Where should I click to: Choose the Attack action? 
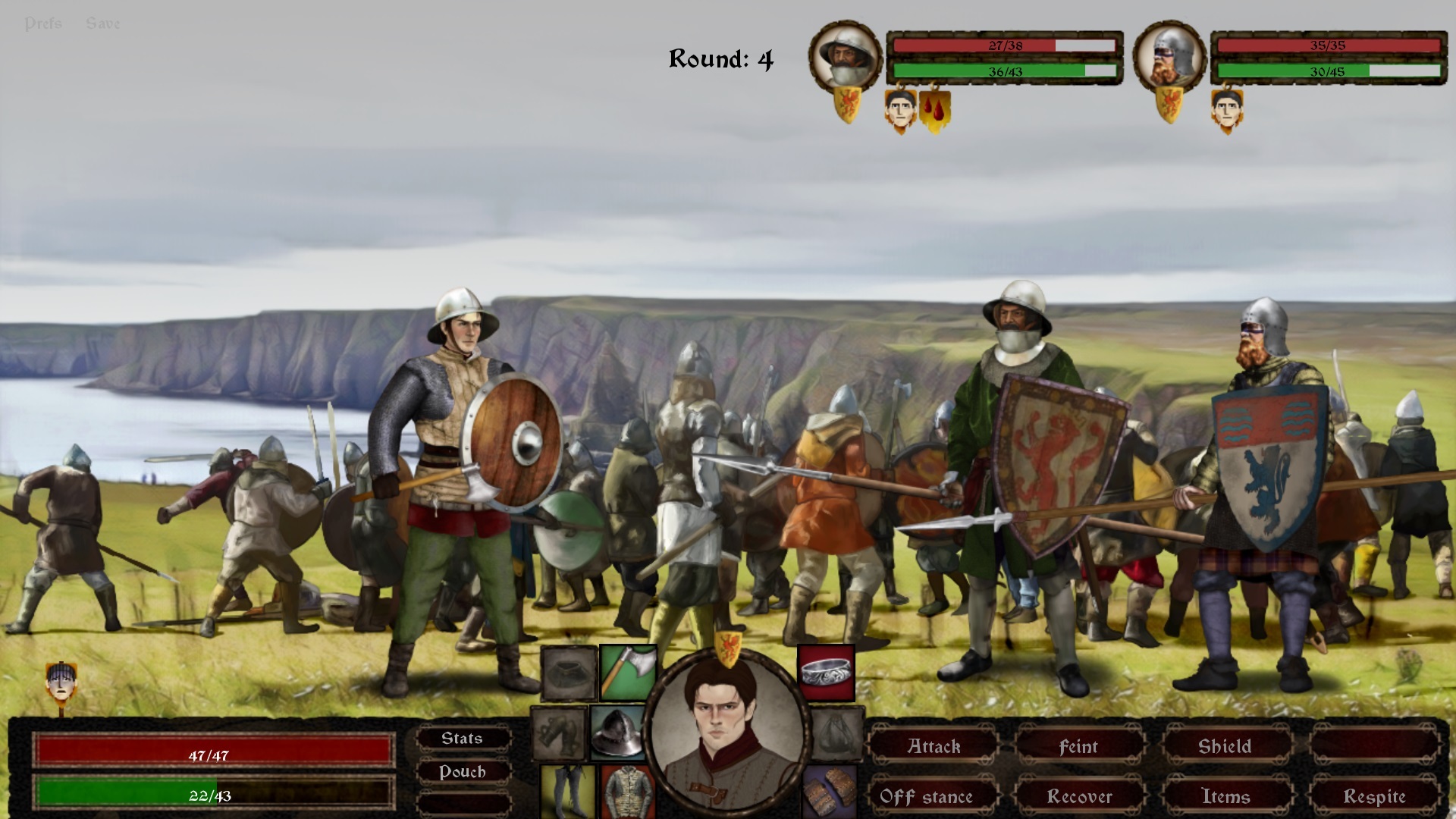tap(934, 747)
